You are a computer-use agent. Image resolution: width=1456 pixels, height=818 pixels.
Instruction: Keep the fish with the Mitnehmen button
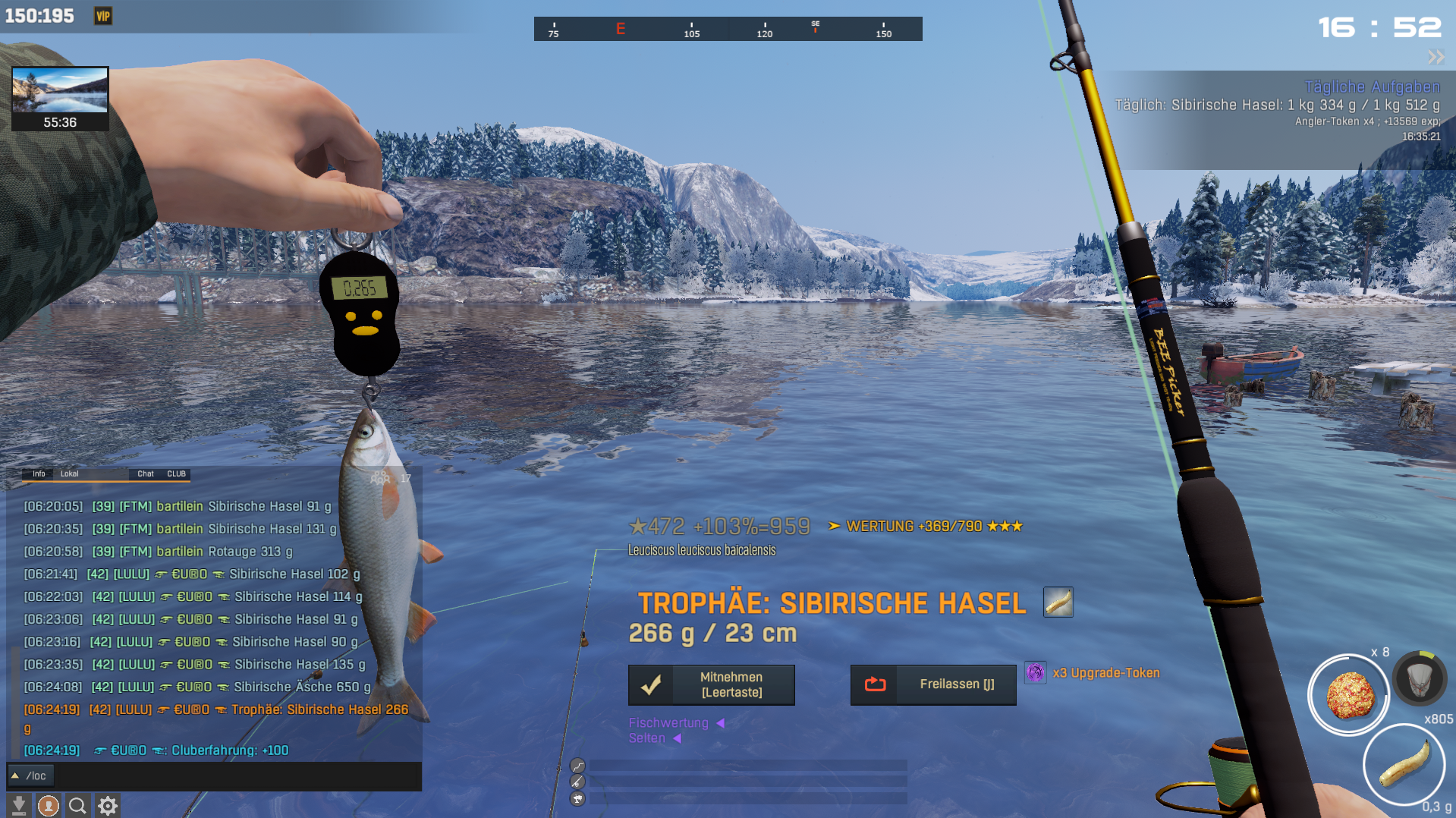click(x=711, y=684)
